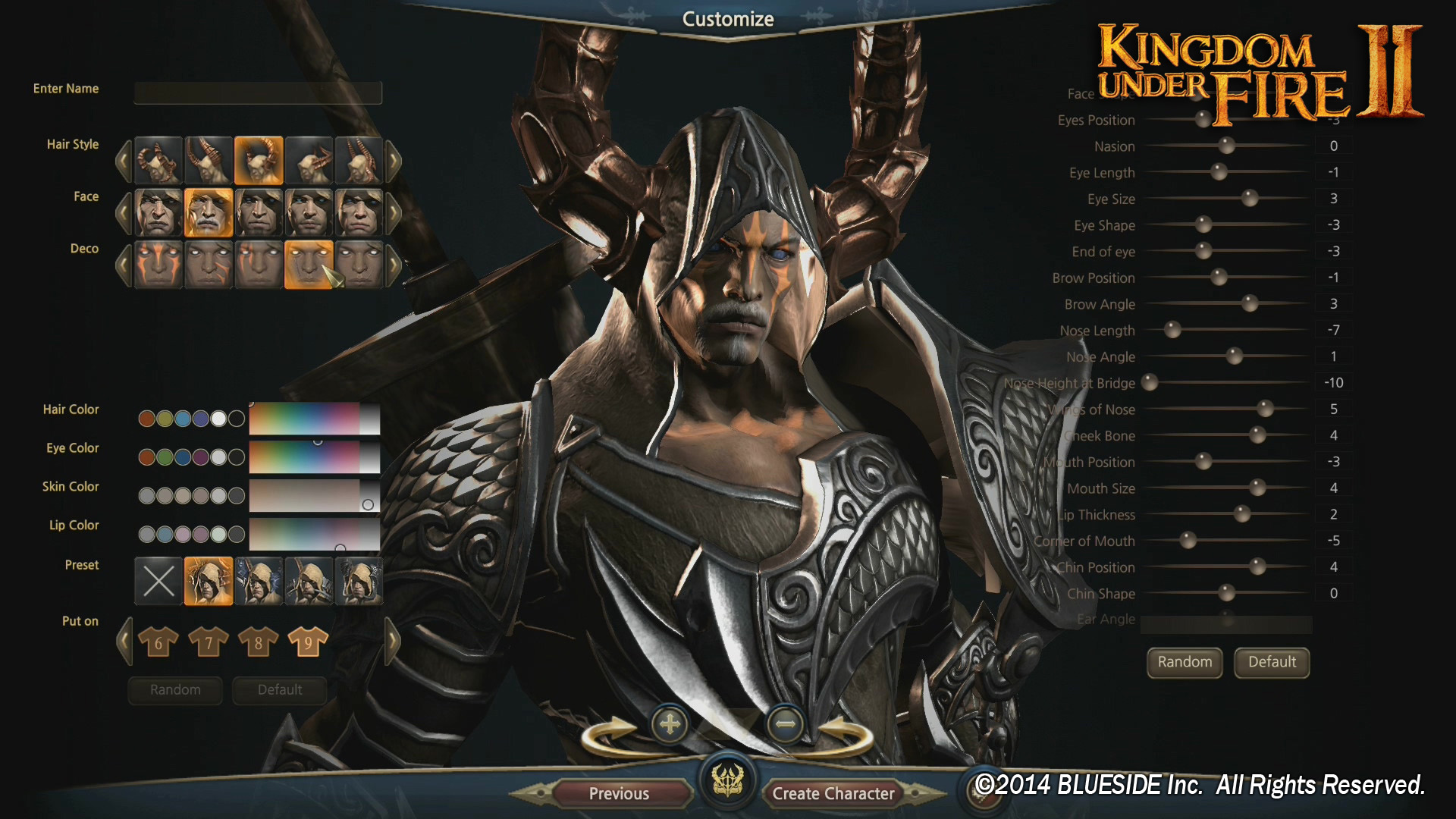
Task: Select the hooded Preset thumbnail currently highlighted
Action: tap(209, 581)
